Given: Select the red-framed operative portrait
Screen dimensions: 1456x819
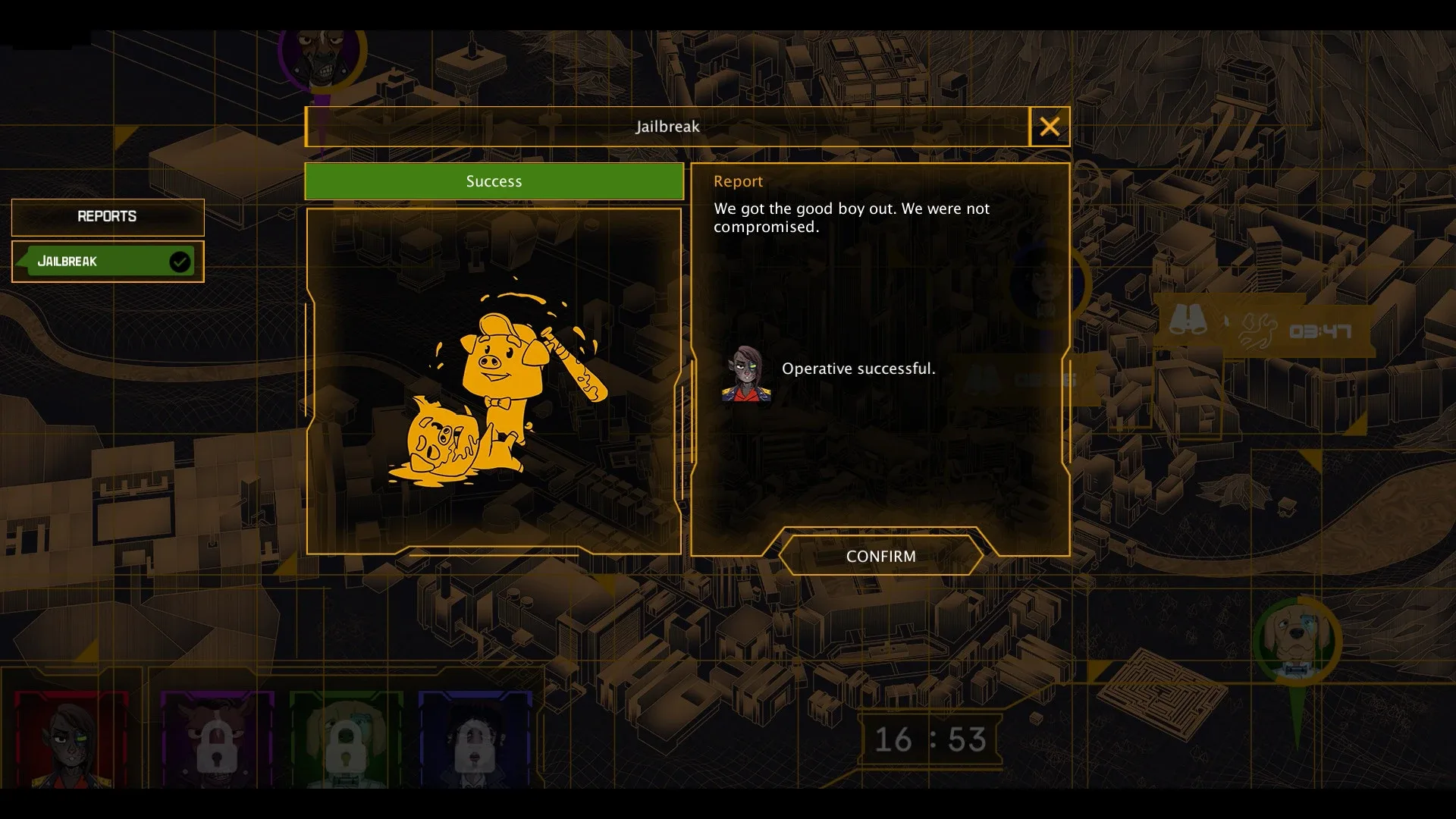Looking at the screenshot, I should [72, 738].
